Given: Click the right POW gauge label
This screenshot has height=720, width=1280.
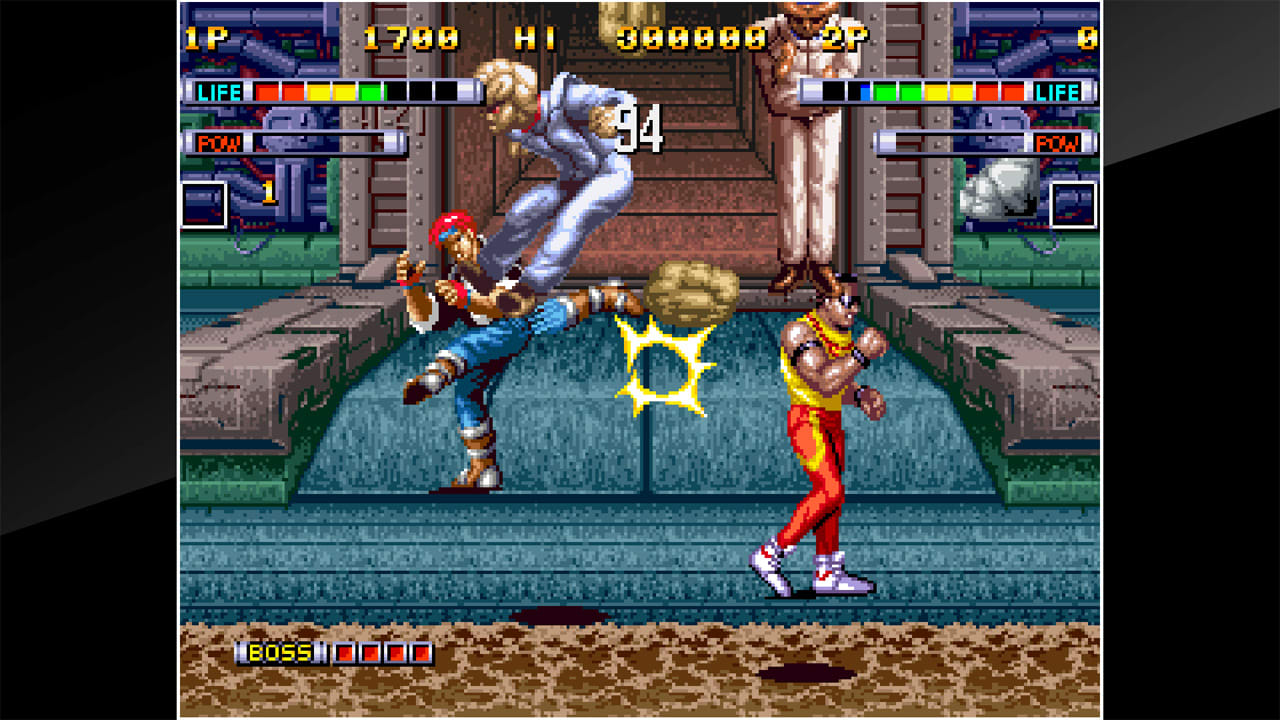Looking at the screenshot, I should coord(1058,143).
